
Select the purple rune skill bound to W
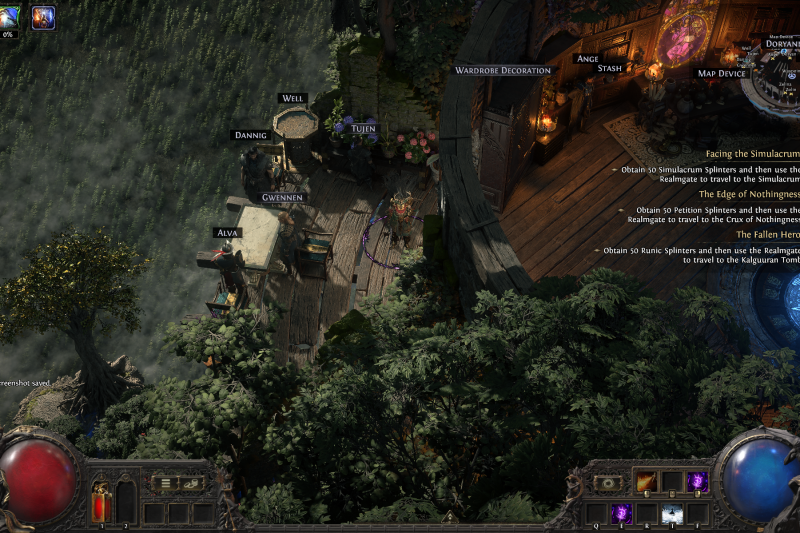(x=621, y=513)
